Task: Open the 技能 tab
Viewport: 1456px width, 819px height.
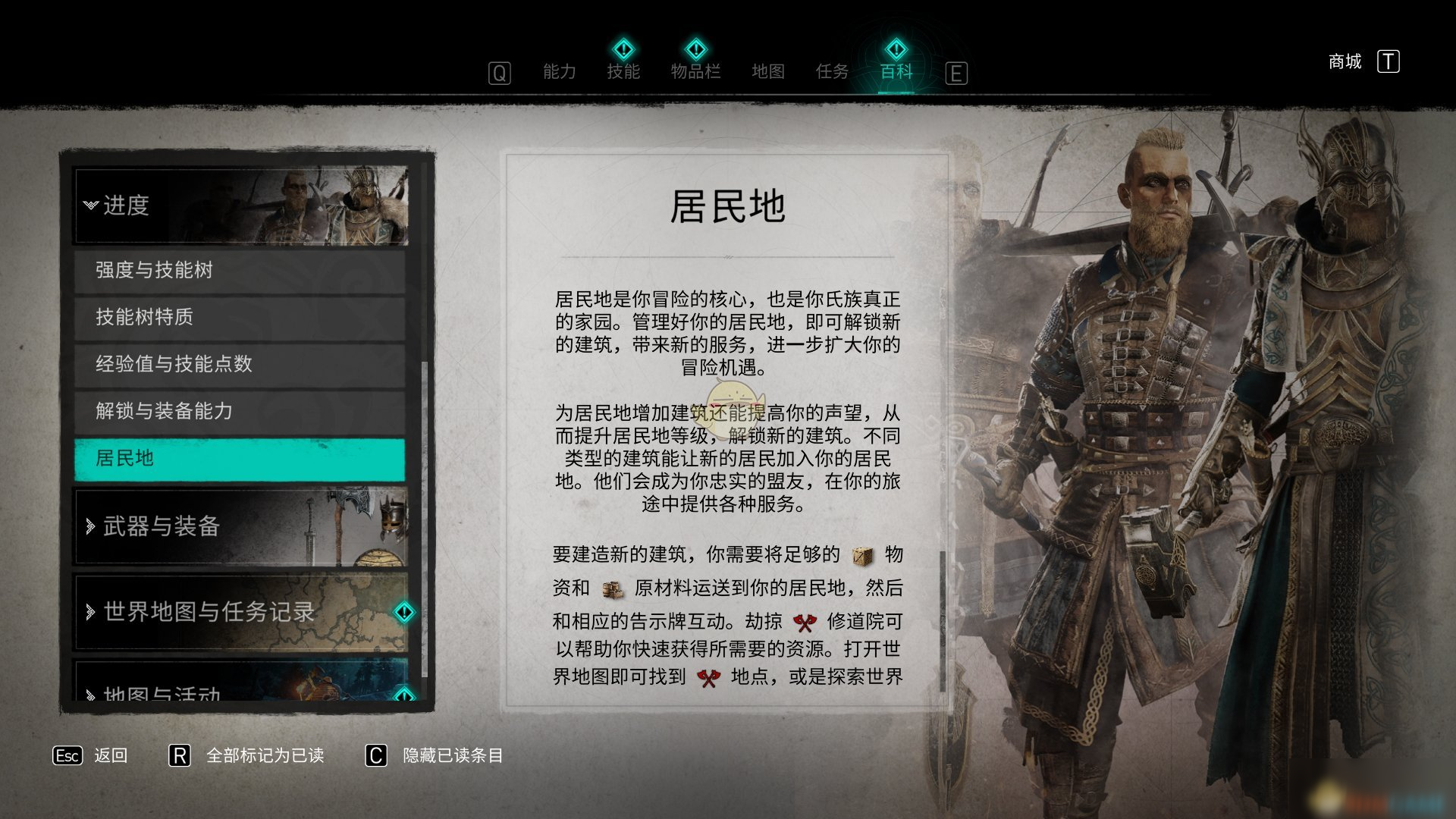Action: pyautogui.click(x=623, y=72)
